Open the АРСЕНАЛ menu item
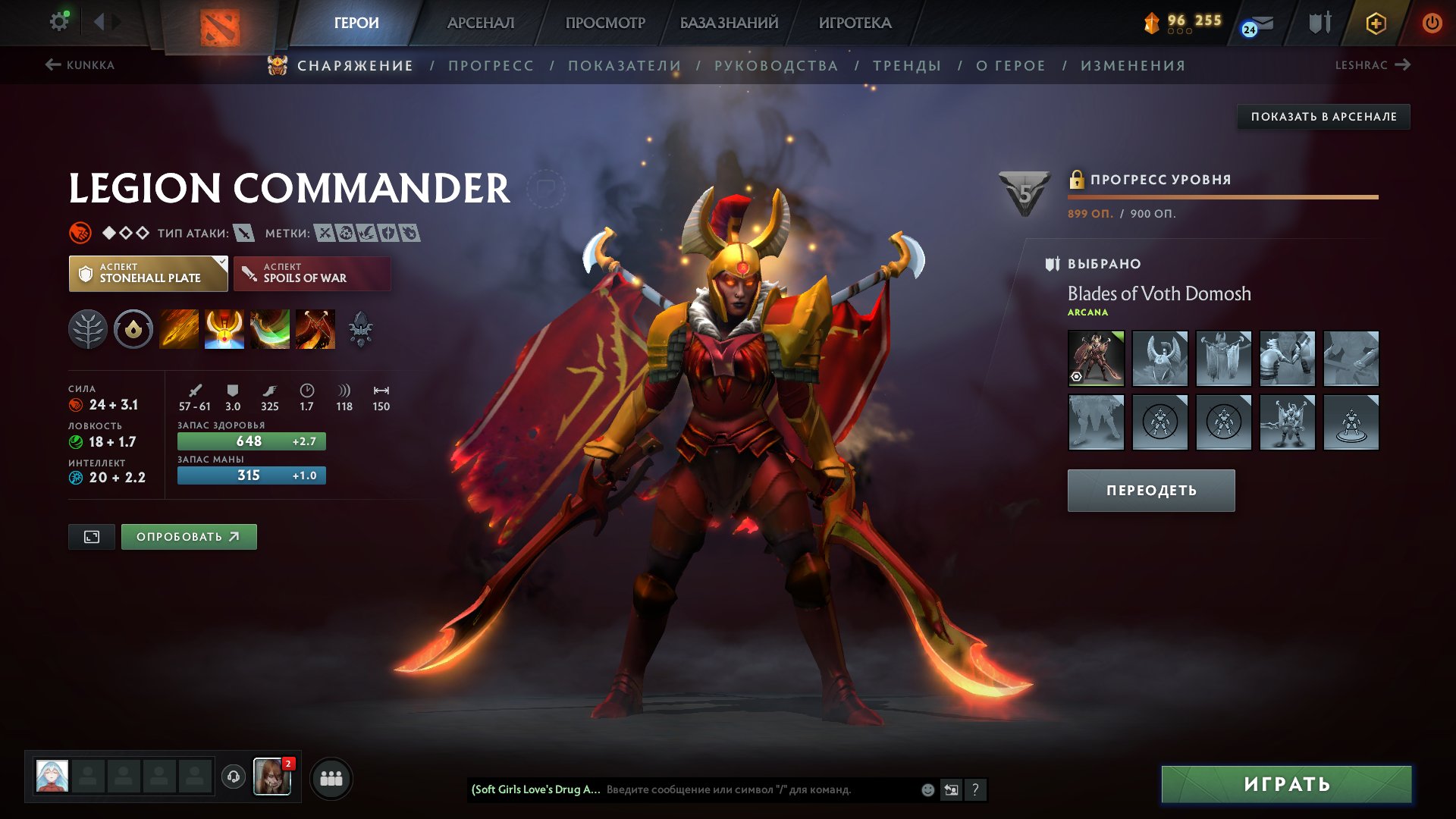 coord(481,23)
